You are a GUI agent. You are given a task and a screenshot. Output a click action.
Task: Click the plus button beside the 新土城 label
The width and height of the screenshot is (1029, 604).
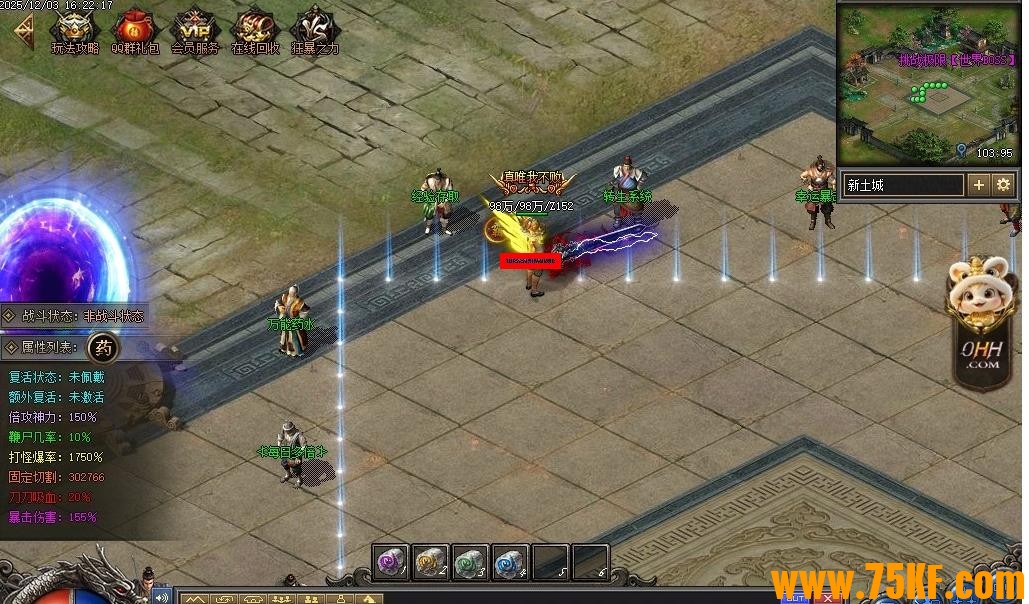coord(978,185)
